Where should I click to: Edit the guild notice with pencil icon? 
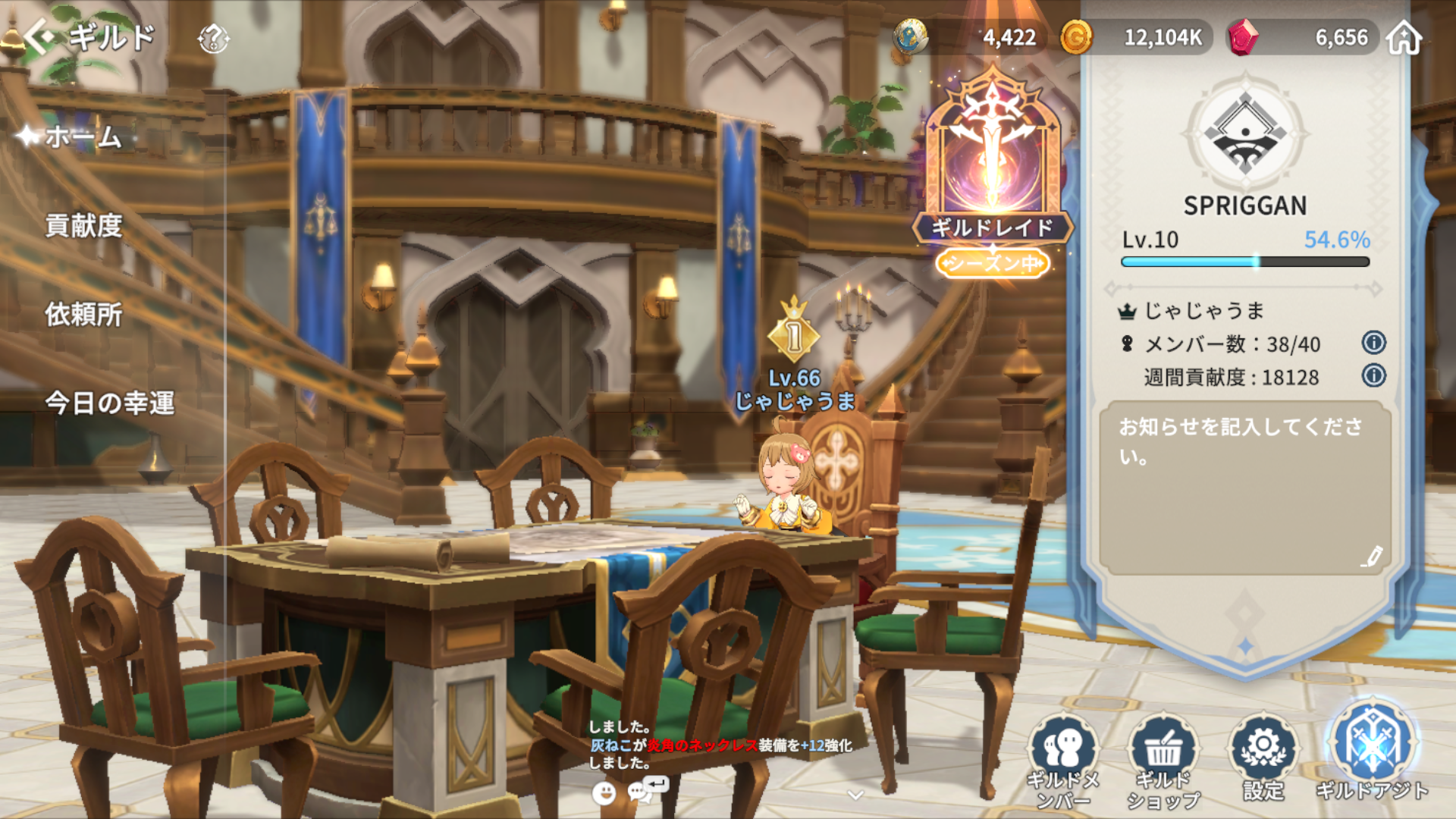[1371, 557]
